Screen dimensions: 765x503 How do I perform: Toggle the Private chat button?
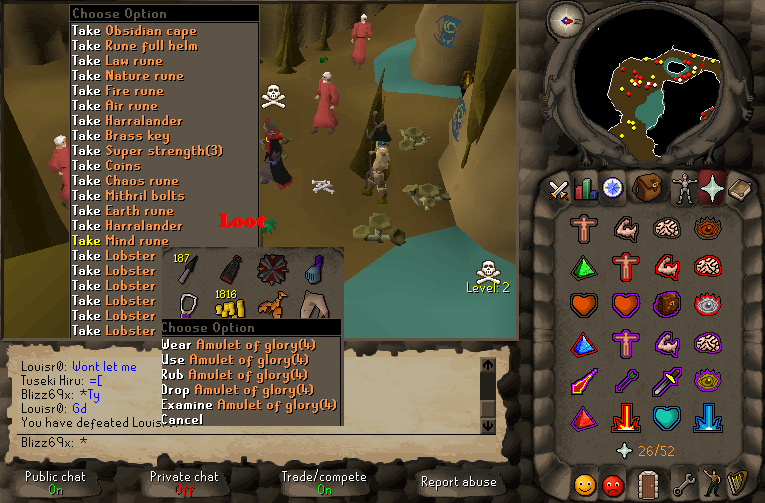(x=184, y=482)
